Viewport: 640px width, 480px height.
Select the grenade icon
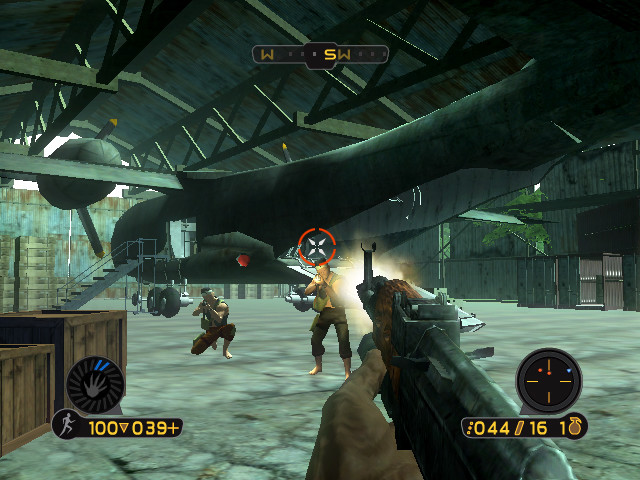click(x=574, y=427)
